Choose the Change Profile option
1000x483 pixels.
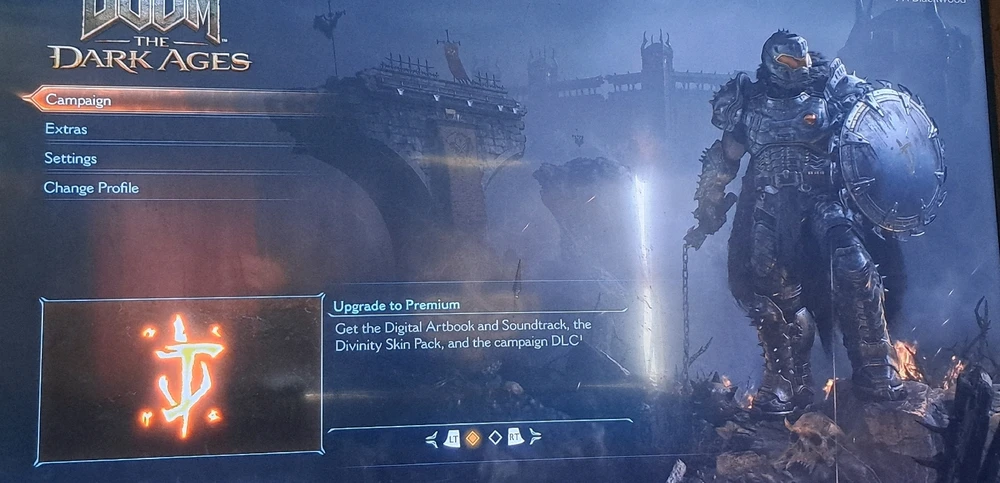click(91, 187)
